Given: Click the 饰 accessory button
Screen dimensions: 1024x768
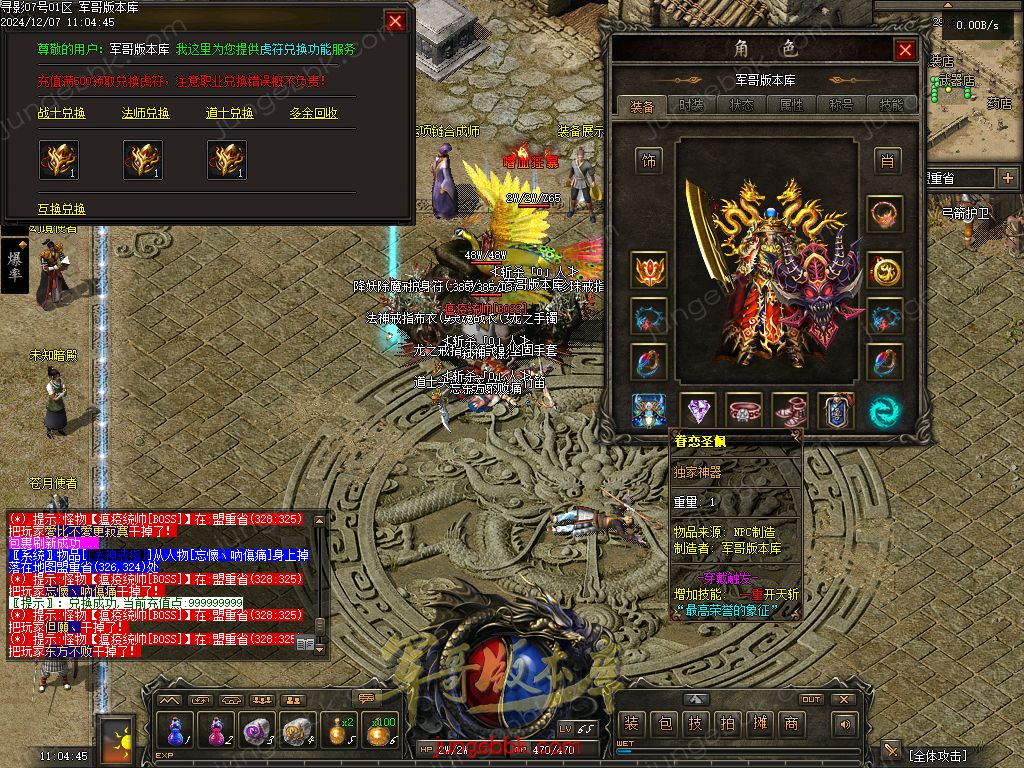Looking at the screenshot, I should pyautogui.click(x=649, y=160).
